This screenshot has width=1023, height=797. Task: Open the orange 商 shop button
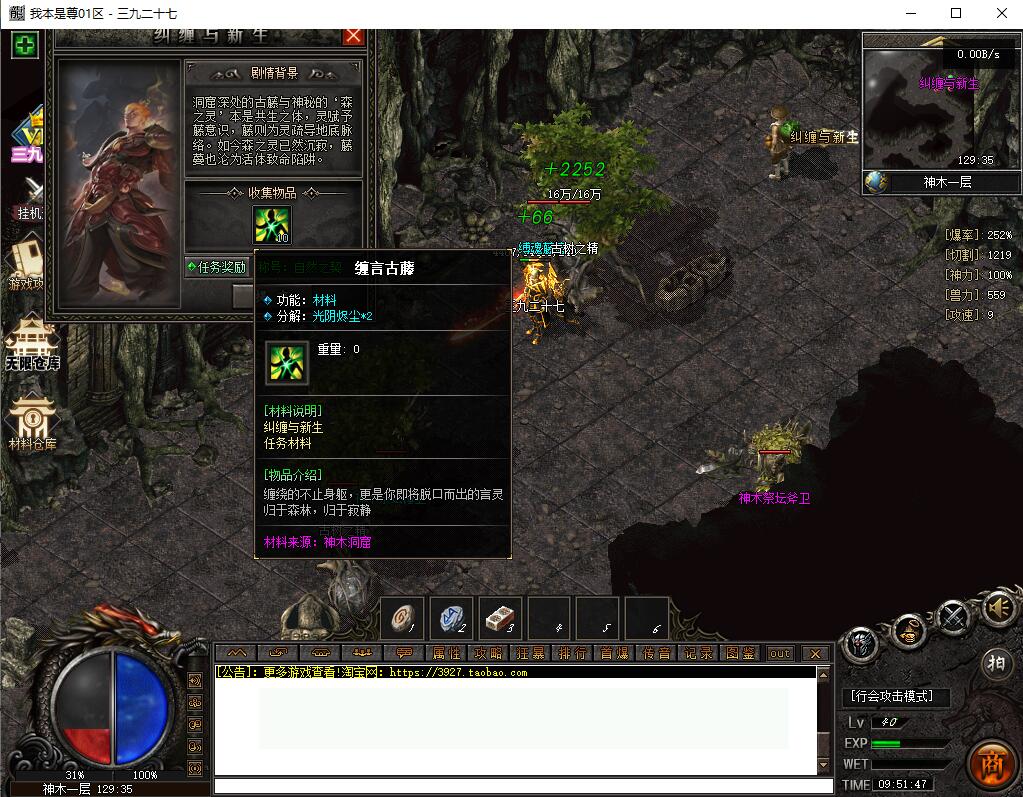pos(993,761)
